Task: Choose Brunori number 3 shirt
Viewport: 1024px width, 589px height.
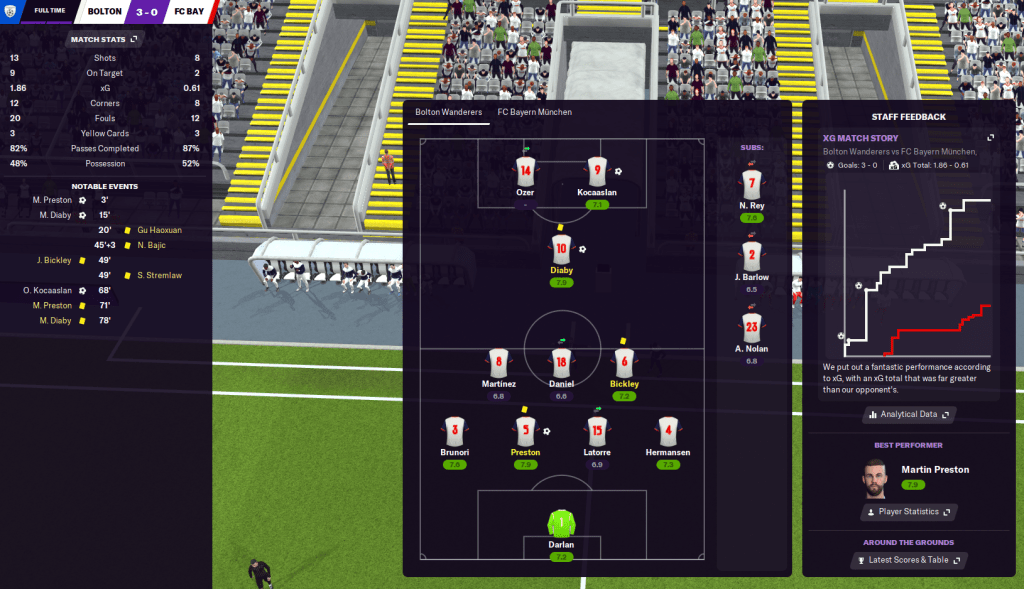Action: tap(455, 432)
